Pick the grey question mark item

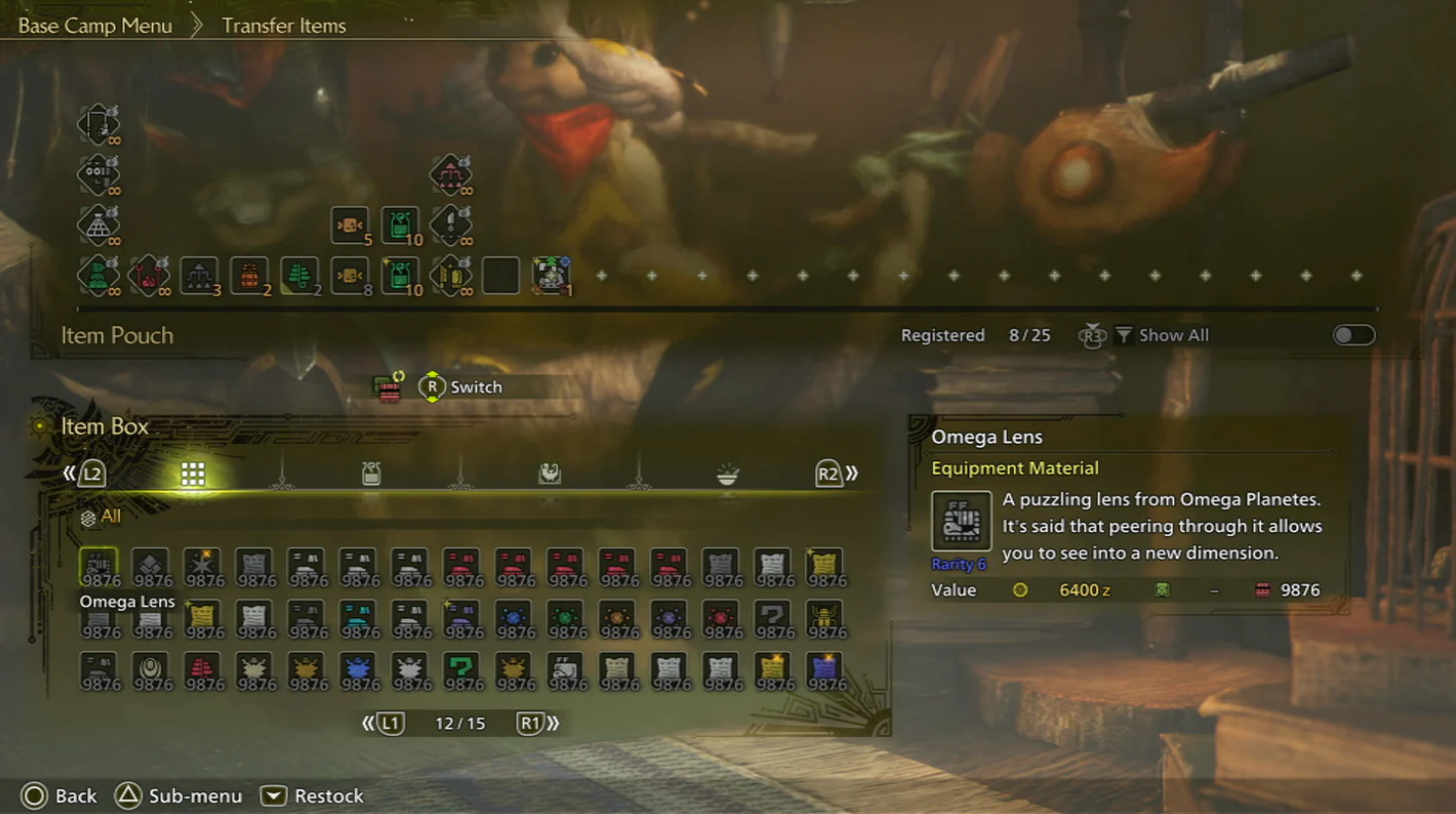click(773, 618)
